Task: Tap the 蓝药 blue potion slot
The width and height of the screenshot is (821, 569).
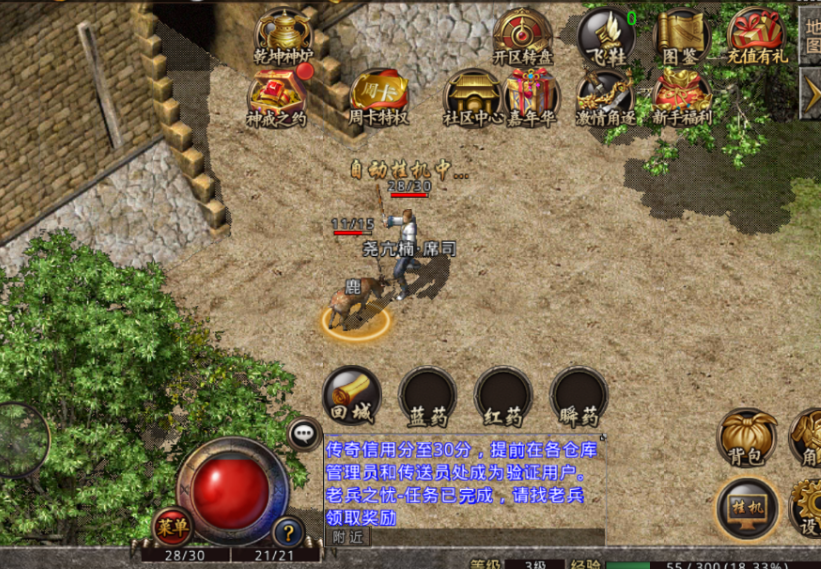Action: click(x=427, y=395)
